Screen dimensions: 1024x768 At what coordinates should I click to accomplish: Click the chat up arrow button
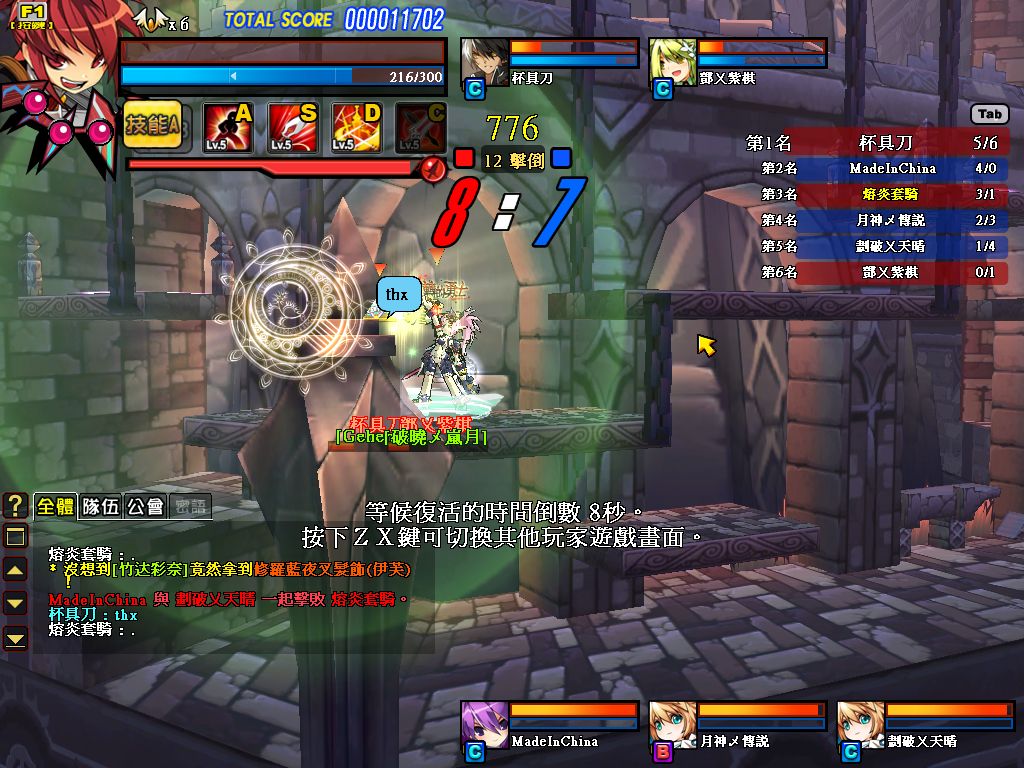(15, 570)
